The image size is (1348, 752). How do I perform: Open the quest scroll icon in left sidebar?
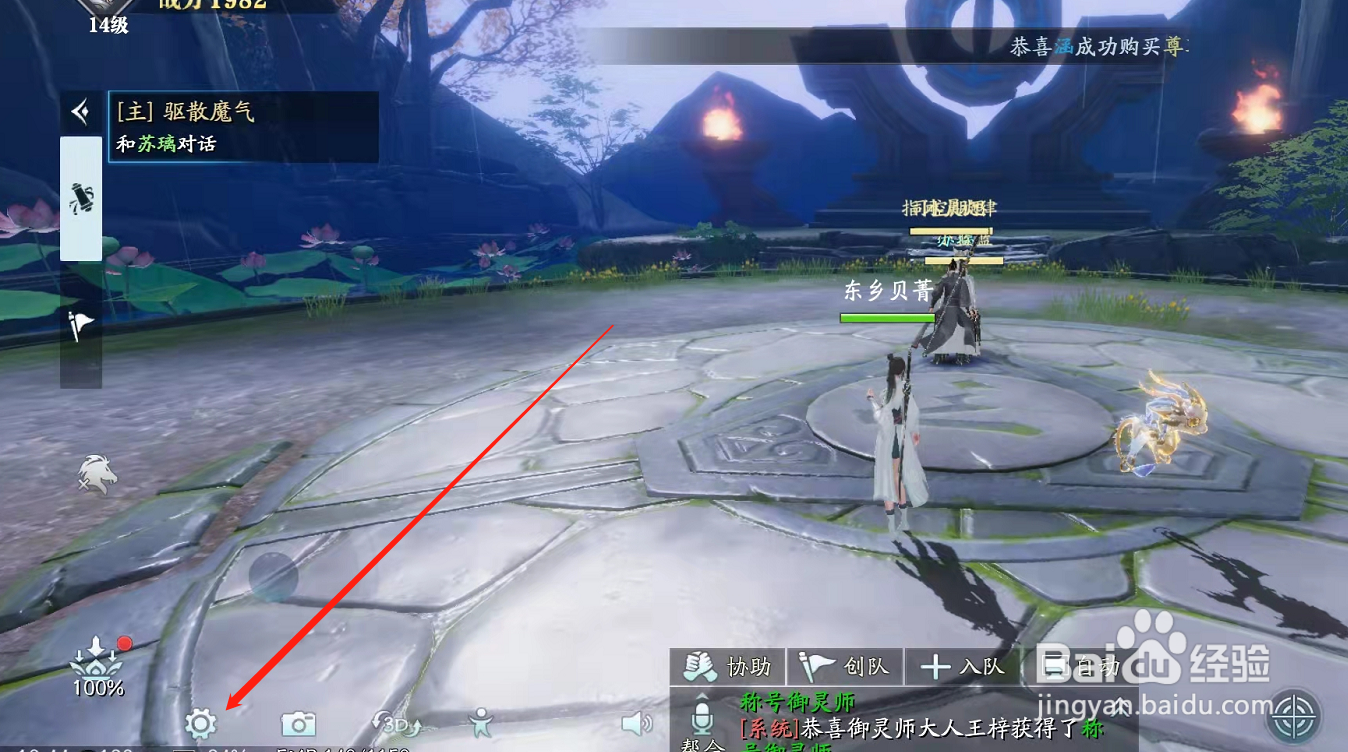click(x=80, y=198)
